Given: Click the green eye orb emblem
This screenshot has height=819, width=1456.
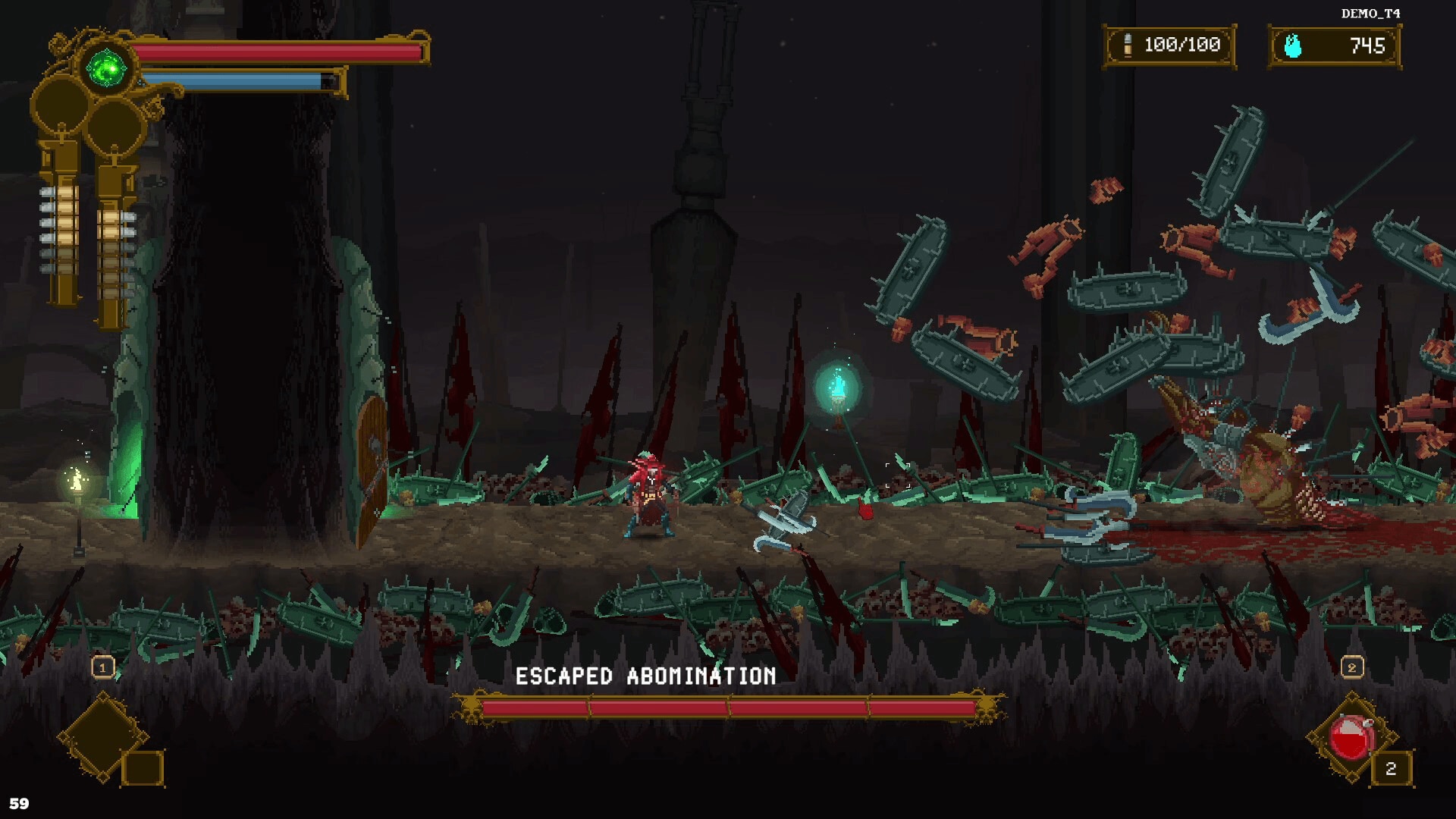Looking at the screenshot, I should pyautogui.click(x=108, y=70).
